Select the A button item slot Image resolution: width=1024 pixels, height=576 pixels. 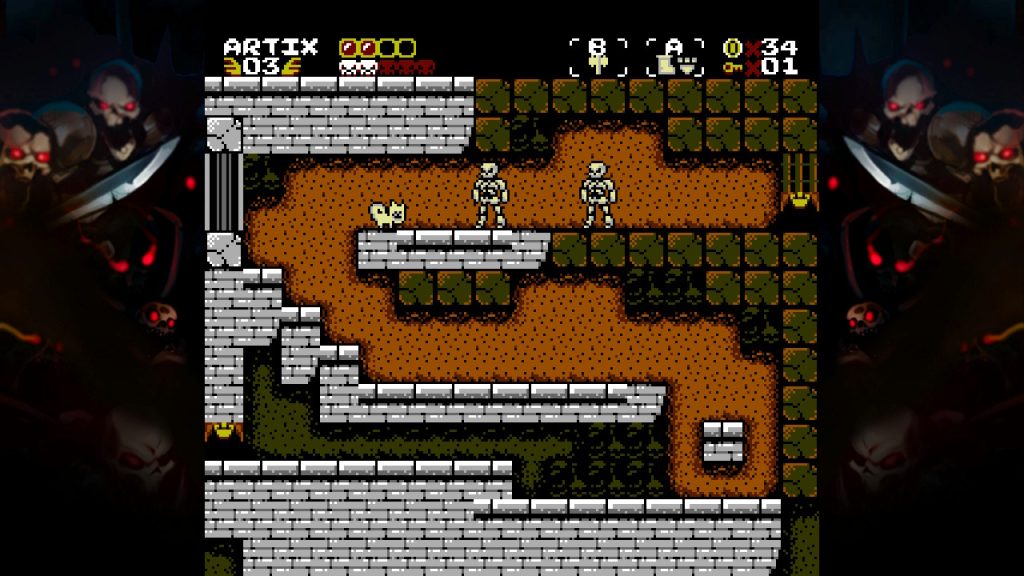click(675, 57)
